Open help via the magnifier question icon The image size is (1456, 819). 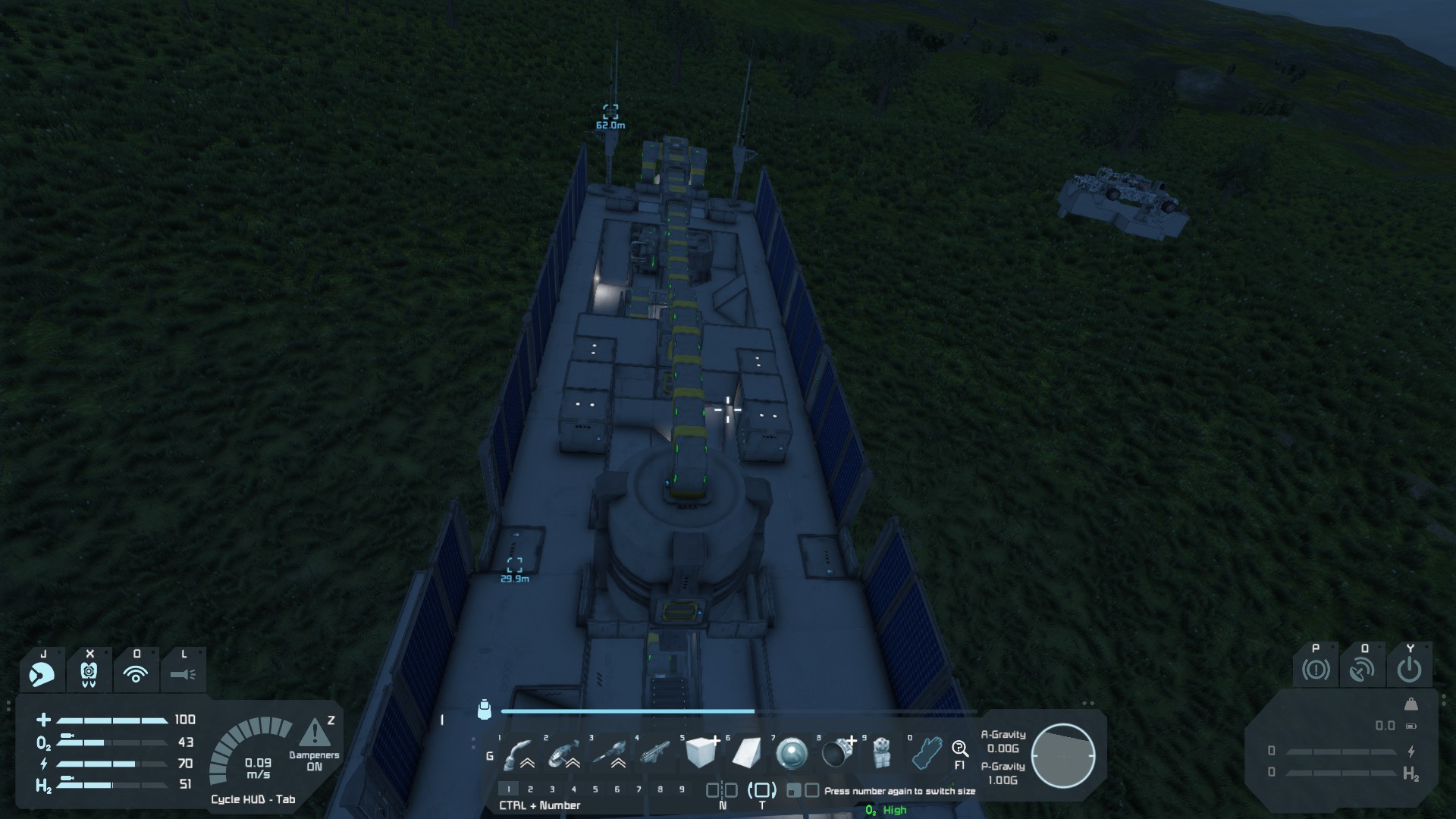tap(960, 750)
